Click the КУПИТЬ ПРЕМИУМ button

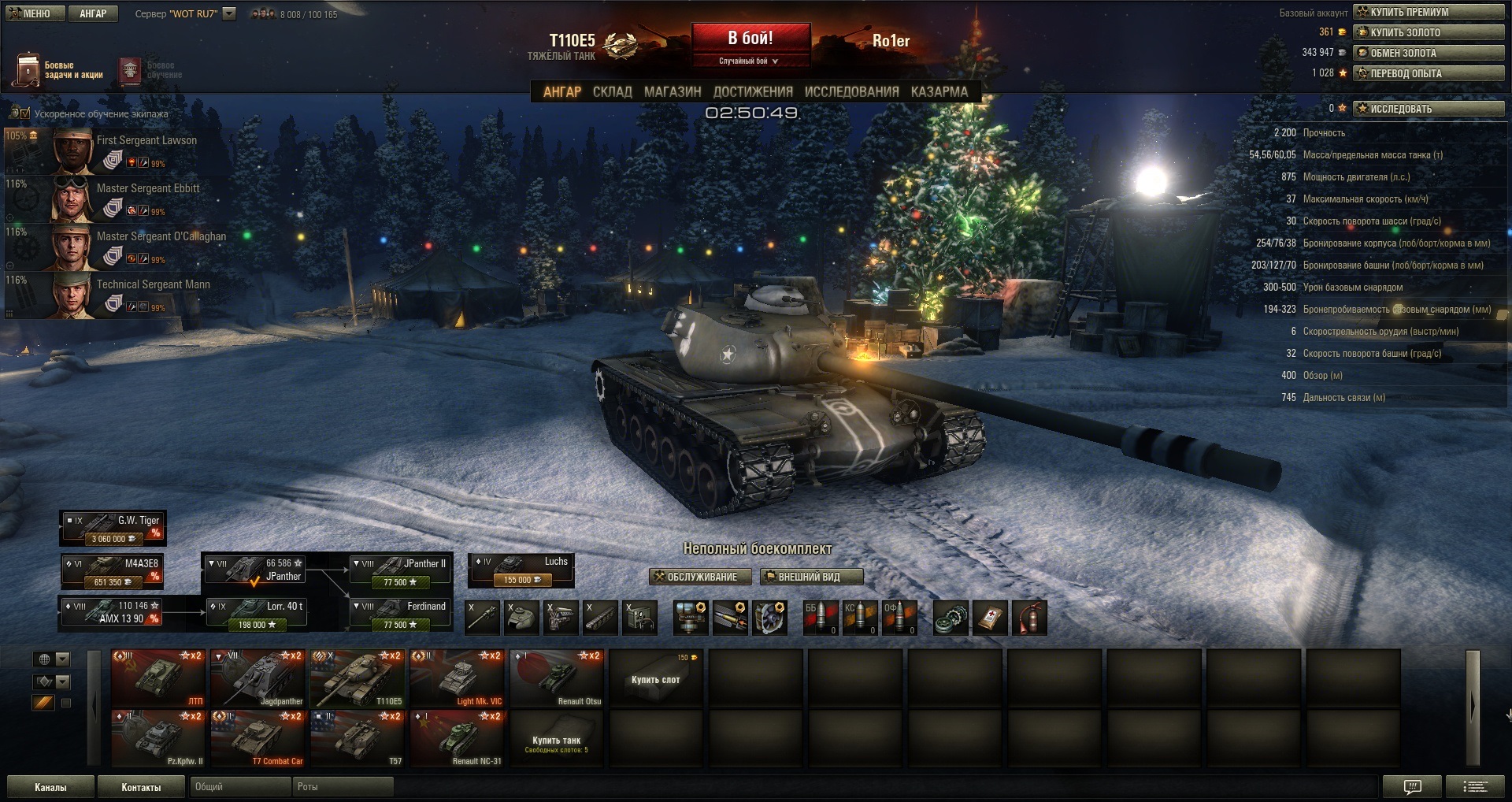click(x=1429, y=12)
